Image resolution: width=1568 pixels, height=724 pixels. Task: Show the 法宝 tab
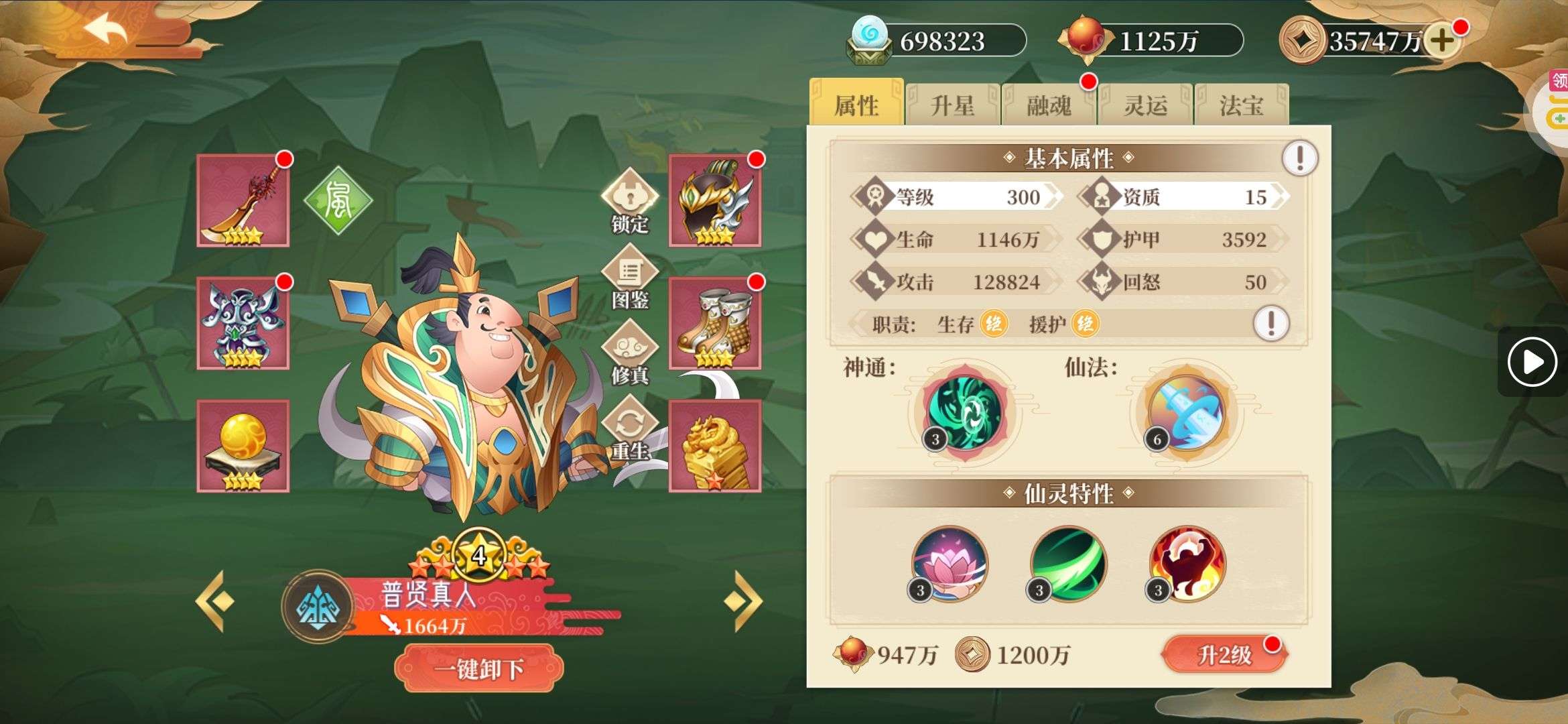[x=1241, y=105]
